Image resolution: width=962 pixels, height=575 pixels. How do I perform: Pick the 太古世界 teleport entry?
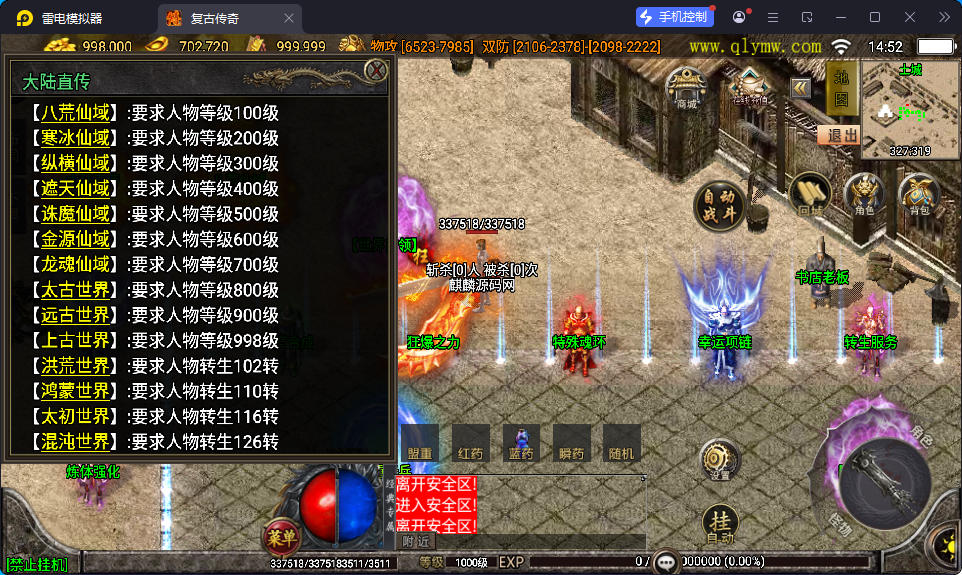click(x=75, y=290)
